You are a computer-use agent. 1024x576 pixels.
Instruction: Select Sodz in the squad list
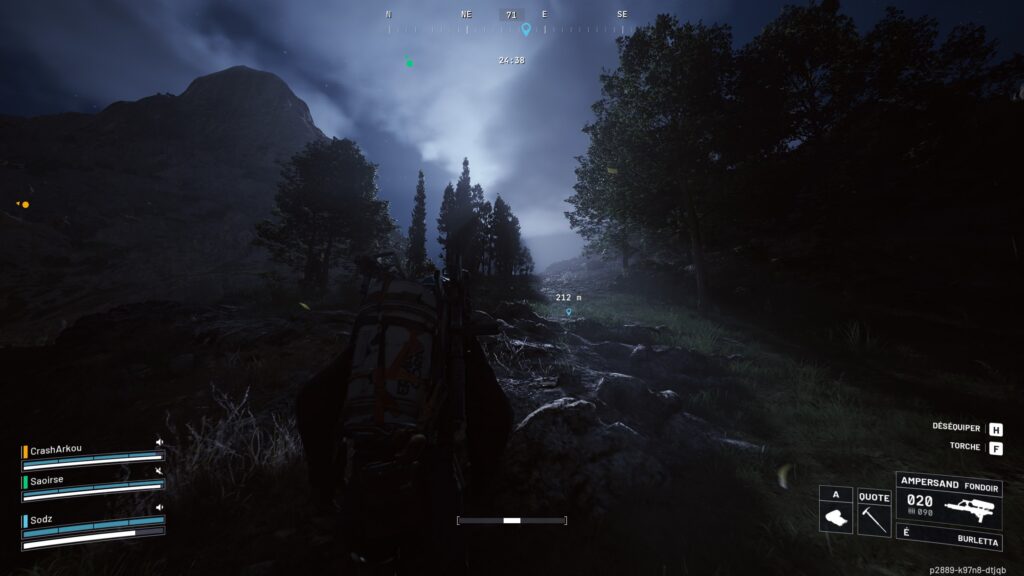point(44,520)
